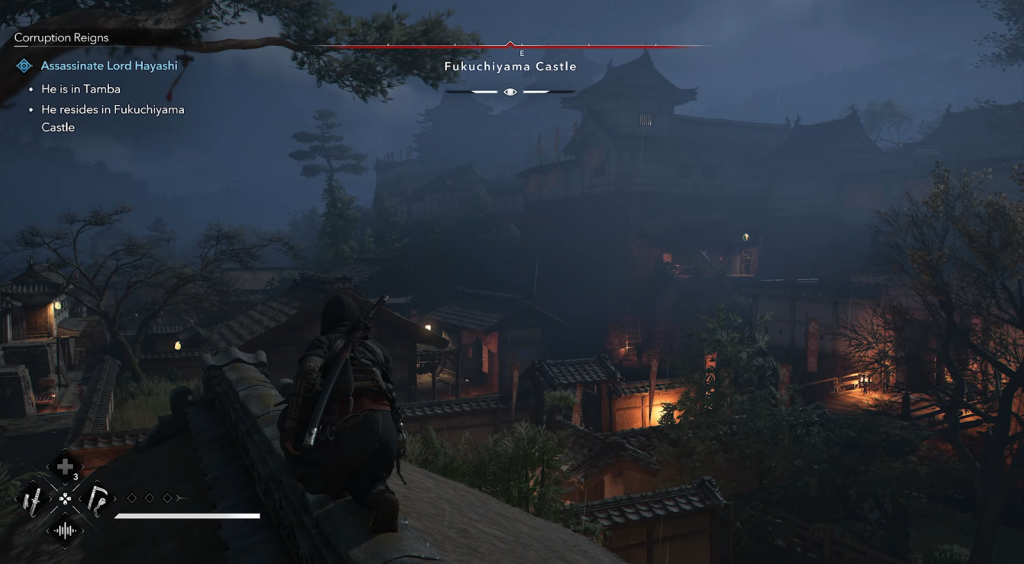The width and height of the screenshot is (1024, 564).
Task: Select the healing ration slot with plus icon
Action: coord(65,467)
